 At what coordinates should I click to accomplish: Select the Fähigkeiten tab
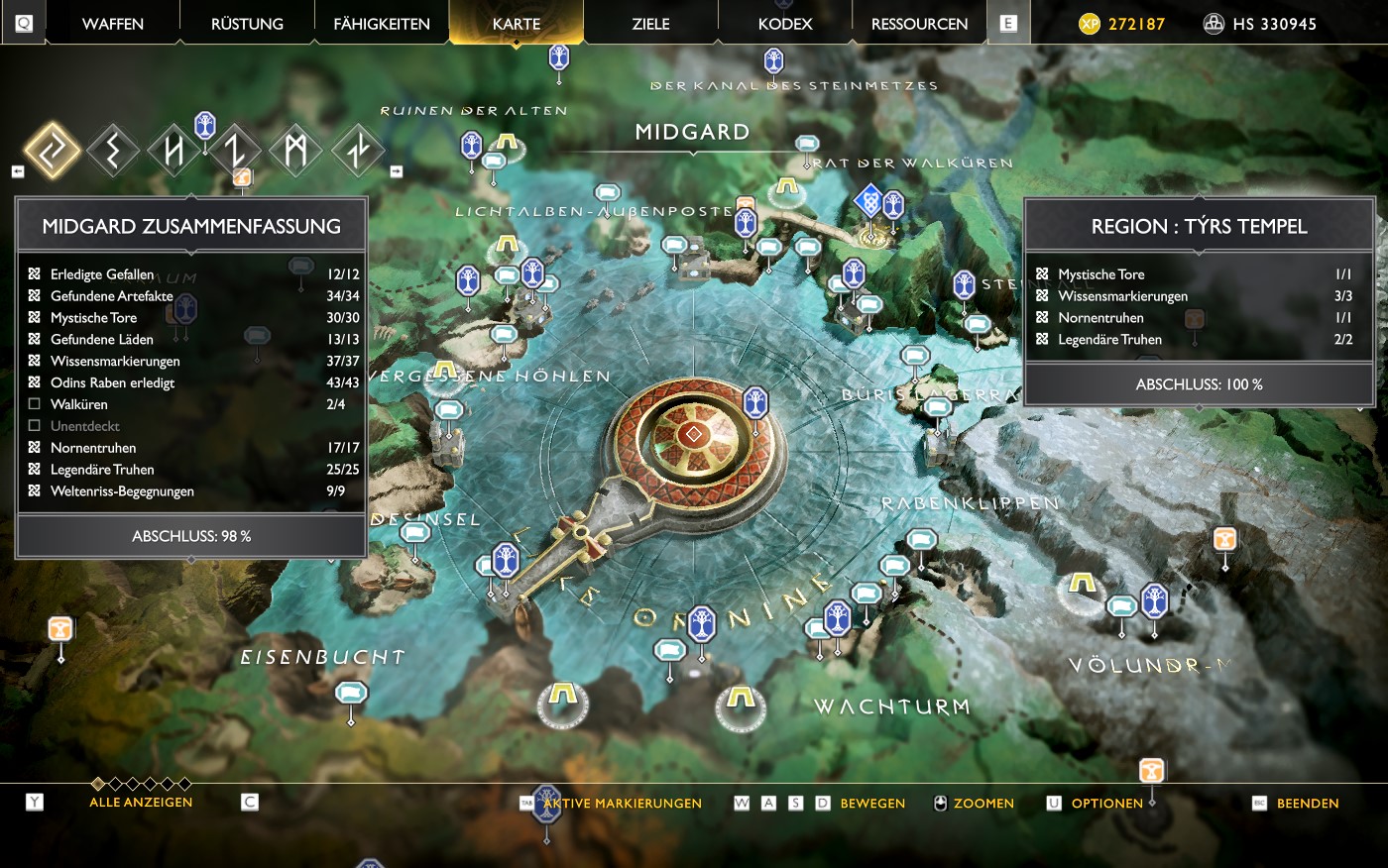(x=382, y=24)
